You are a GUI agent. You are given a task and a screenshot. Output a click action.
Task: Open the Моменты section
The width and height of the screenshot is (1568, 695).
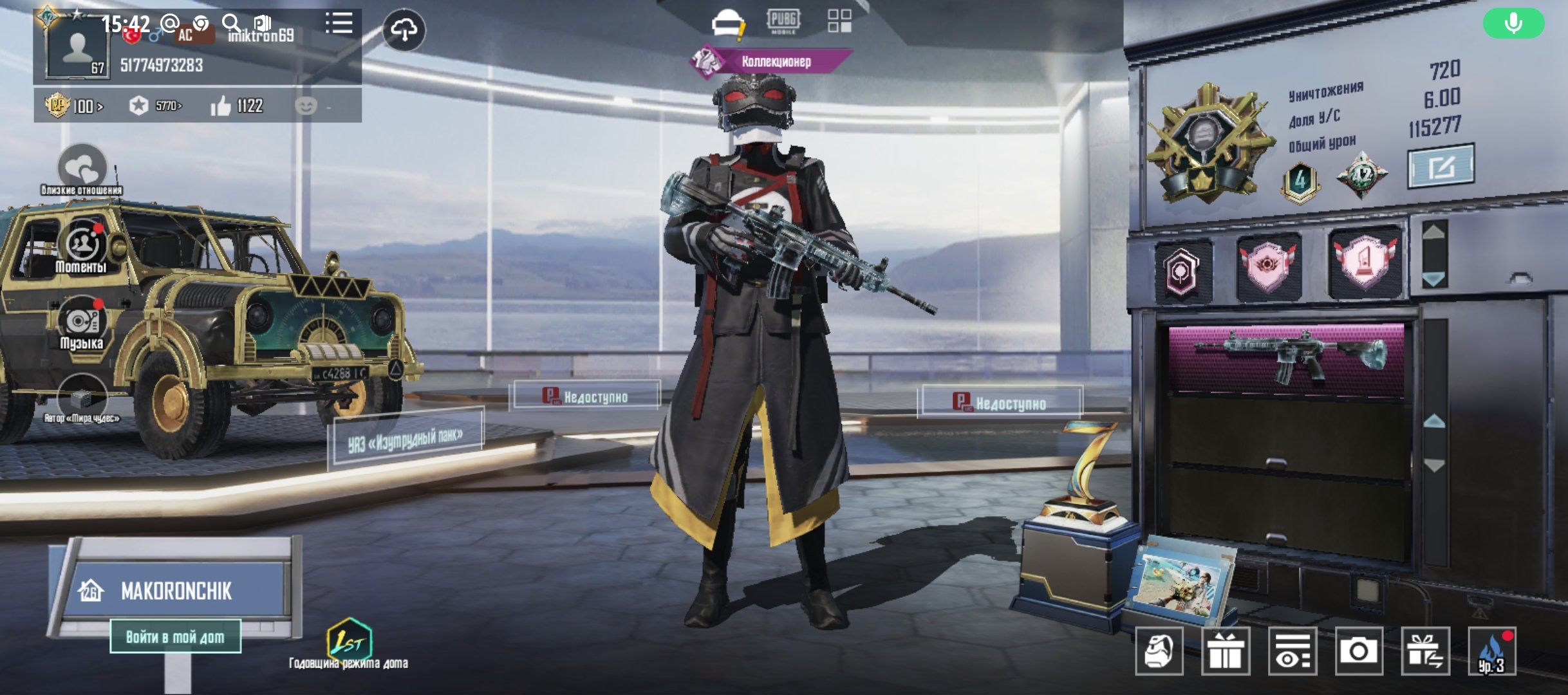point(82,248)
